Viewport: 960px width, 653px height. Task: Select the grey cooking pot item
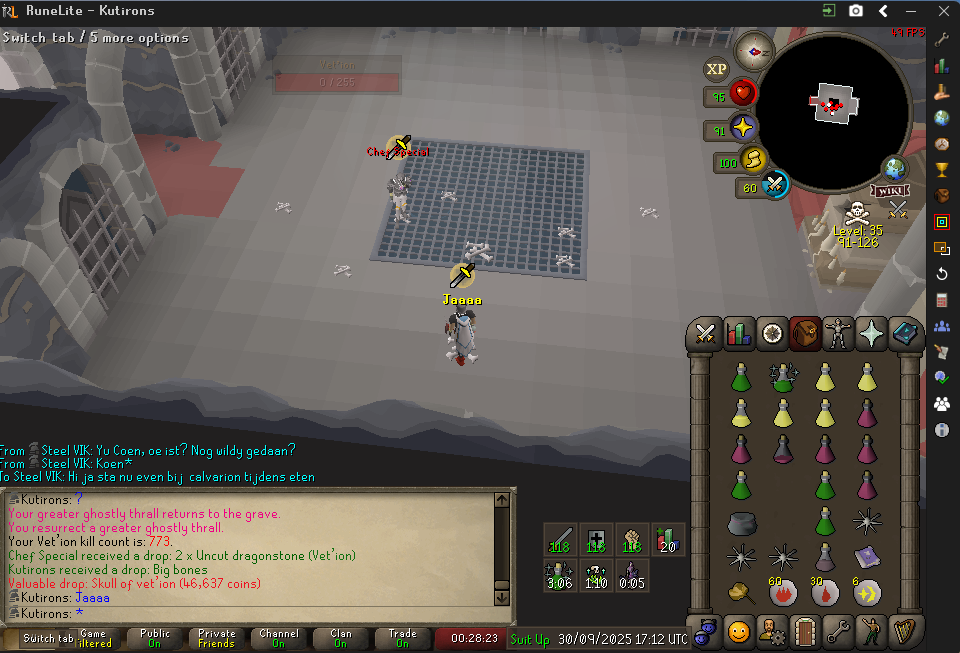(741, 522)
